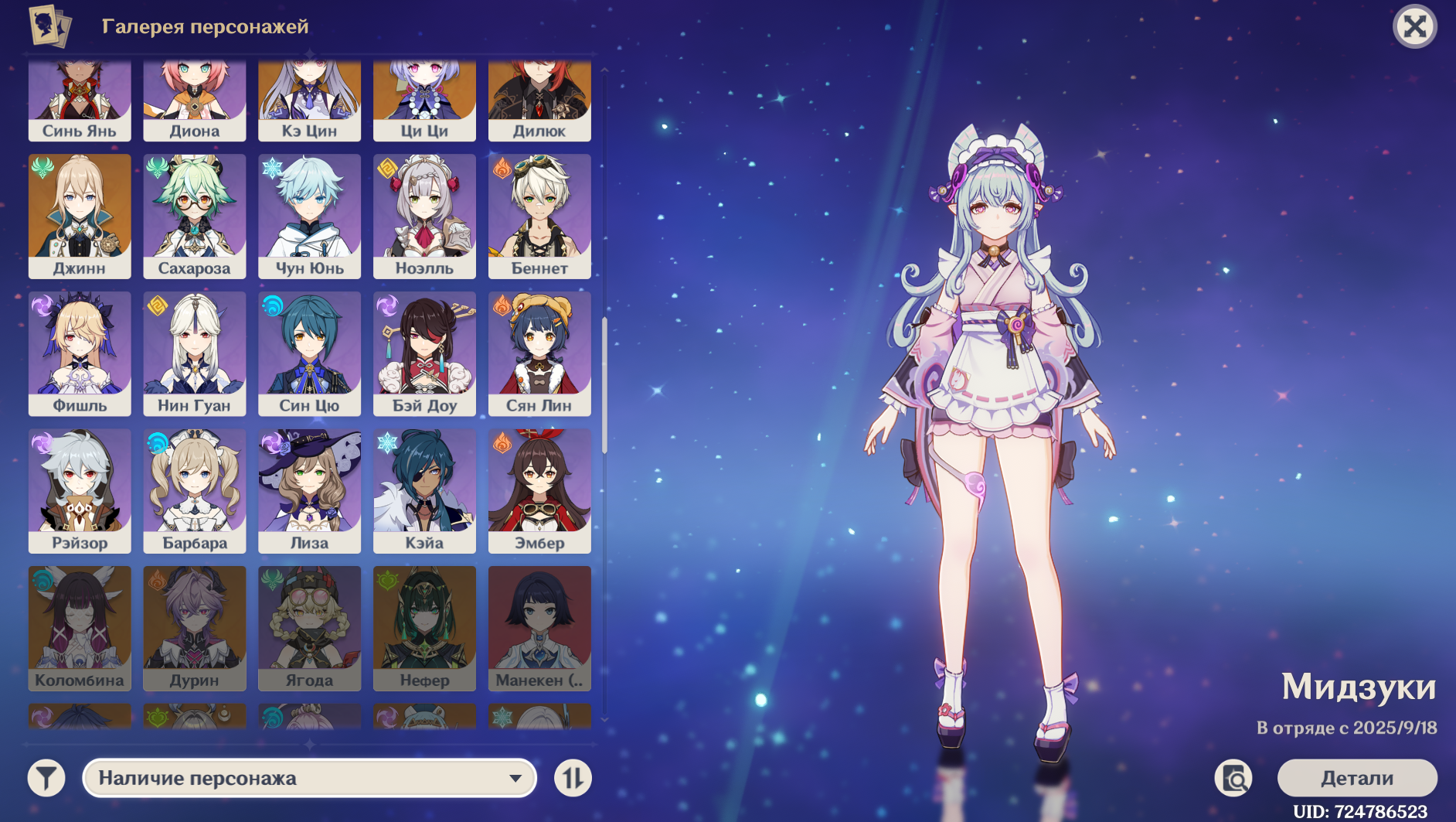Select the Джинн character card
The height and width of the screenshot is (822, 1456).
80,216
